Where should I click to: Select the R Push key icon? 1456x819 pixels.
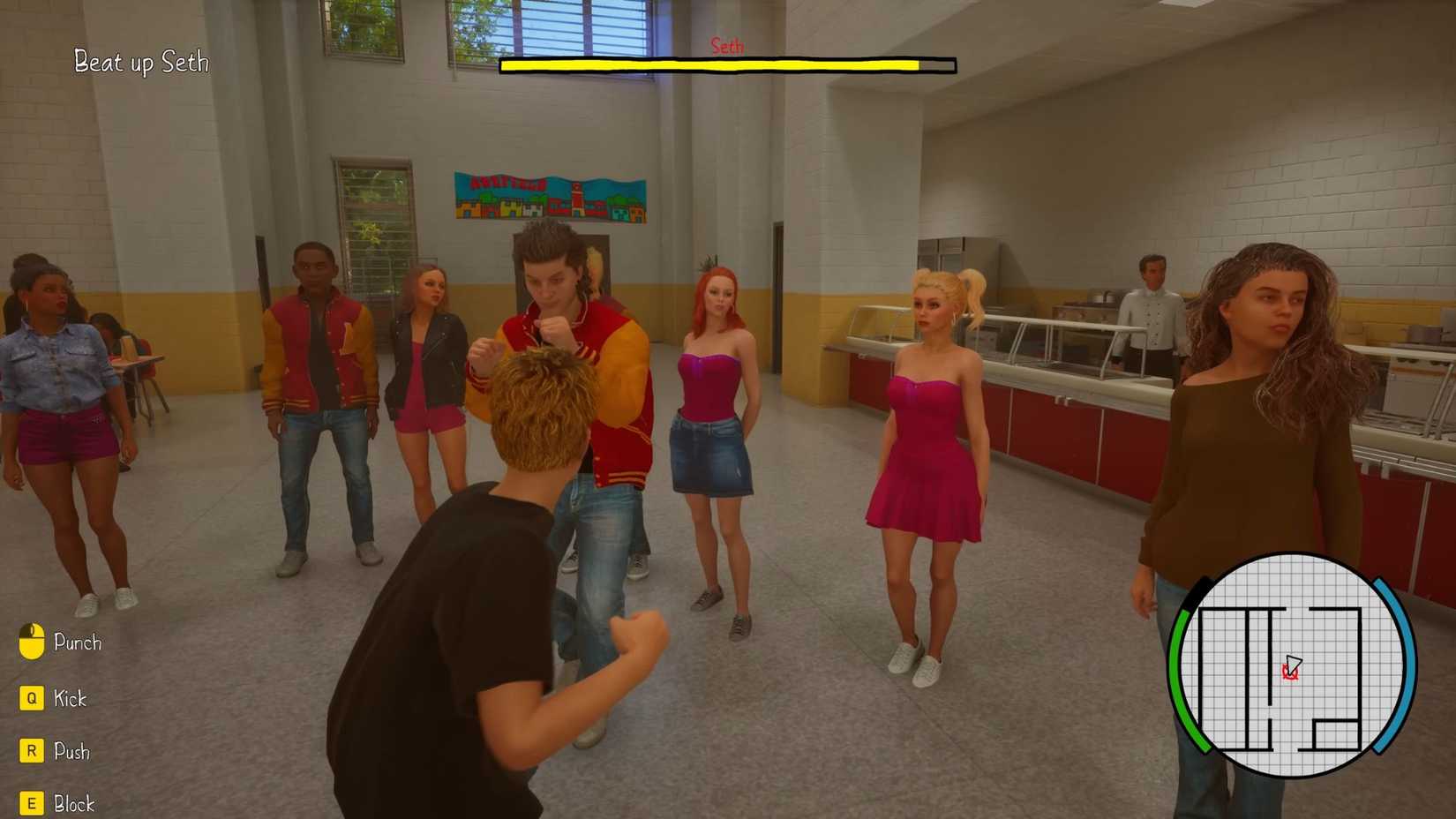[x=32, y=751]
